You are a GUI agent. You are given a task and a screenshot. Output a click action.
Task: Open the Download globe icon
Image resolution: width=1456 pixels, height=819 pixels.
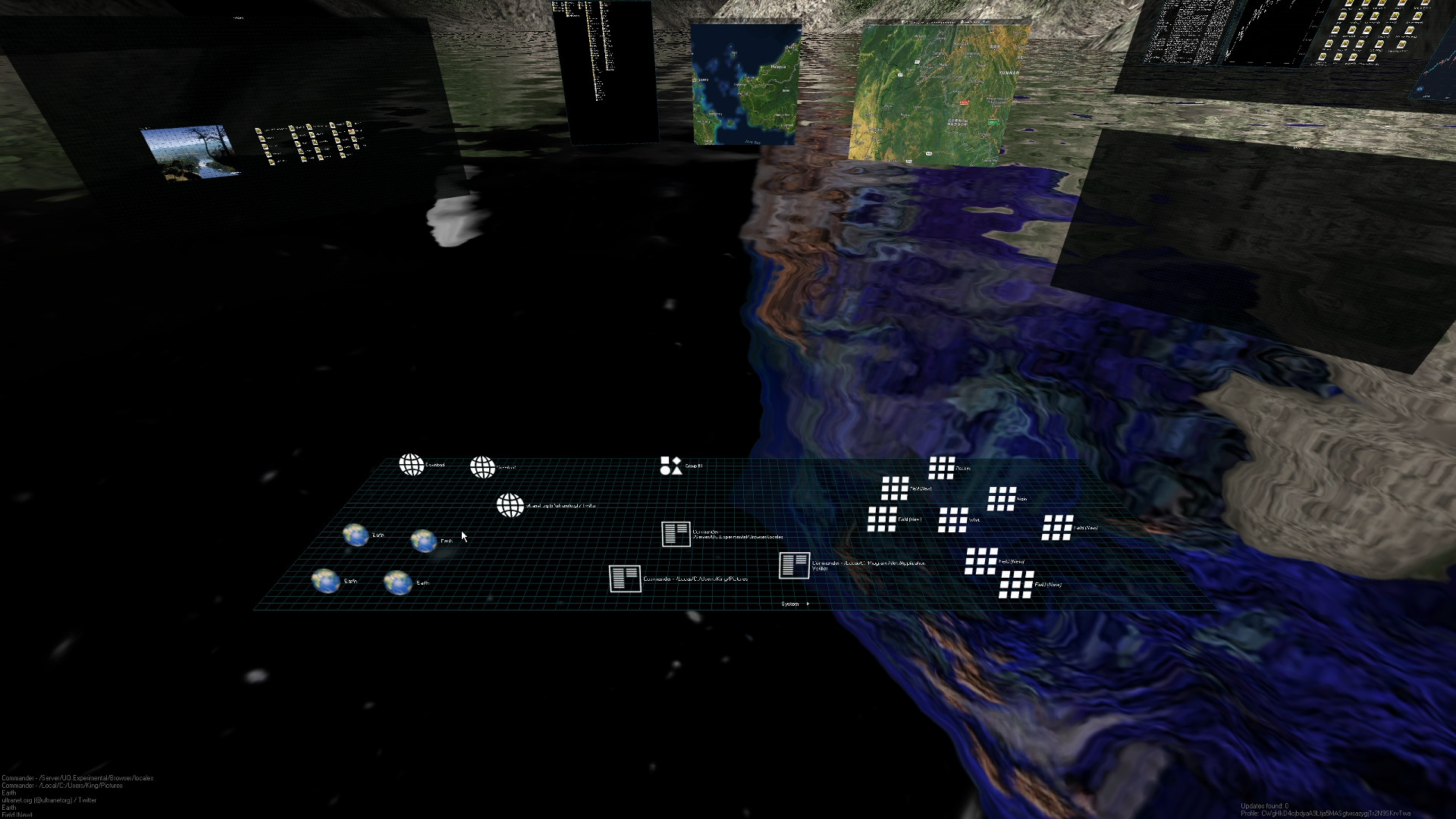[412, 464]
